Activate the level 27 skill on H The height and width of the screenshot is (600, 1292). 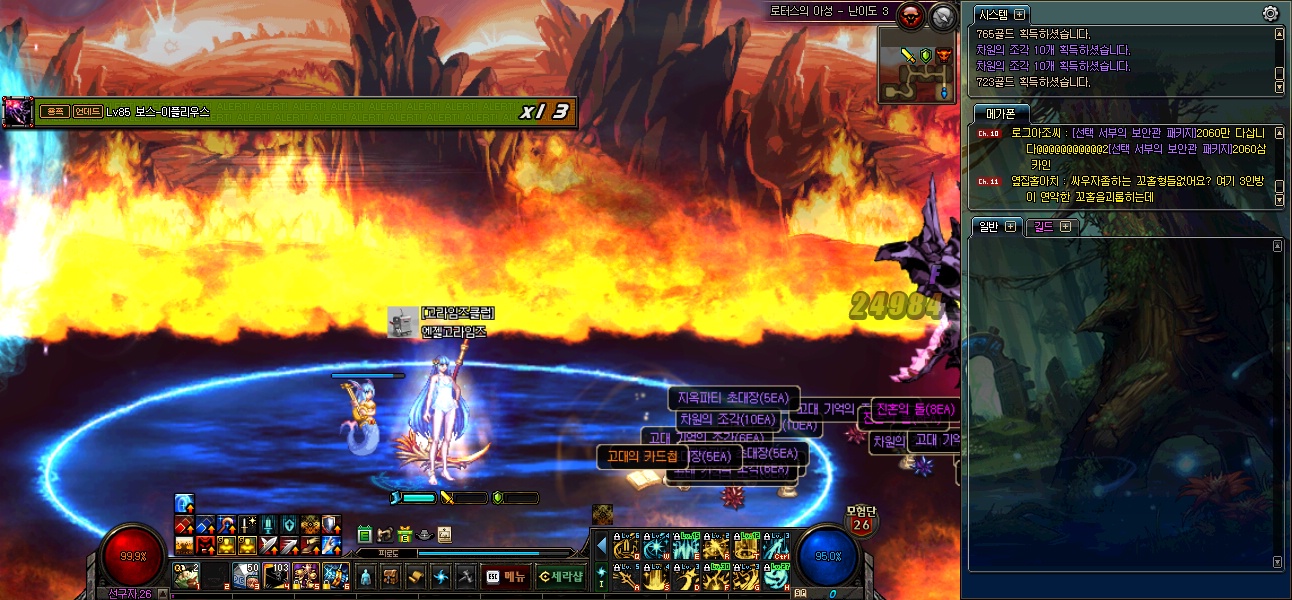tap(775, 577)
